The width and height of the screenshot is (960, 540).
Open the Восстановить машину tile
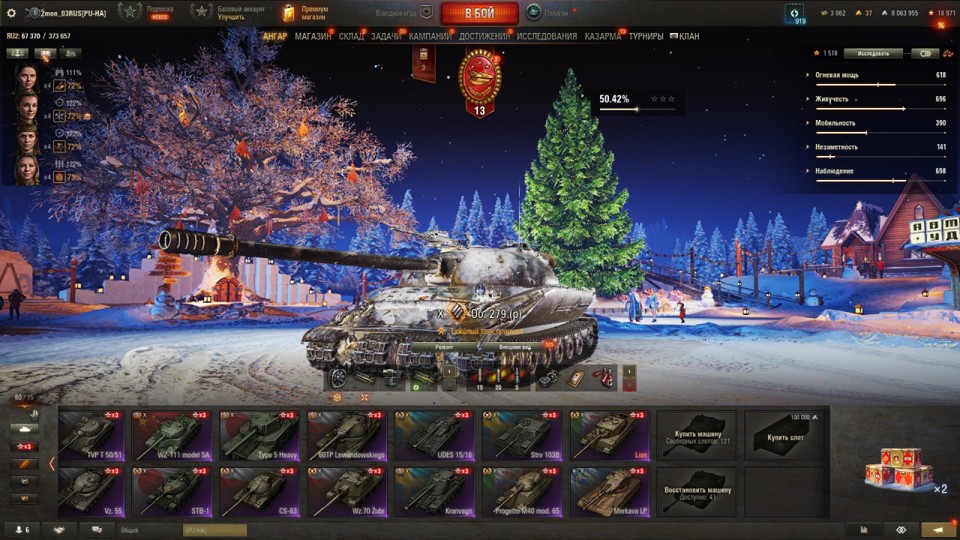[x=696, y=492]
